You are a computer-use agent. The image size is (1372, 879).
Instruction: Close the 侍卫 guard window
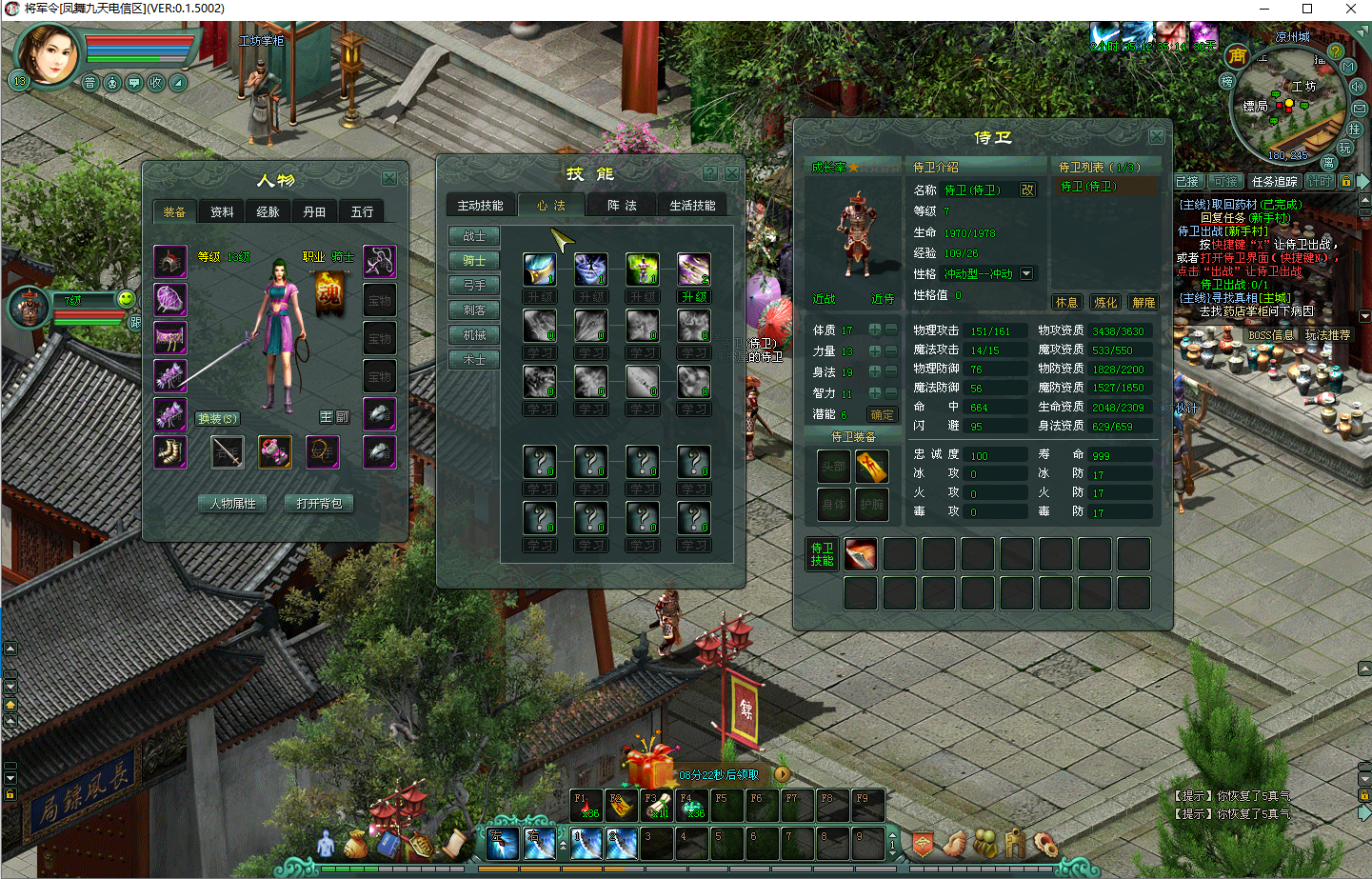click(x=1156, y=136)
